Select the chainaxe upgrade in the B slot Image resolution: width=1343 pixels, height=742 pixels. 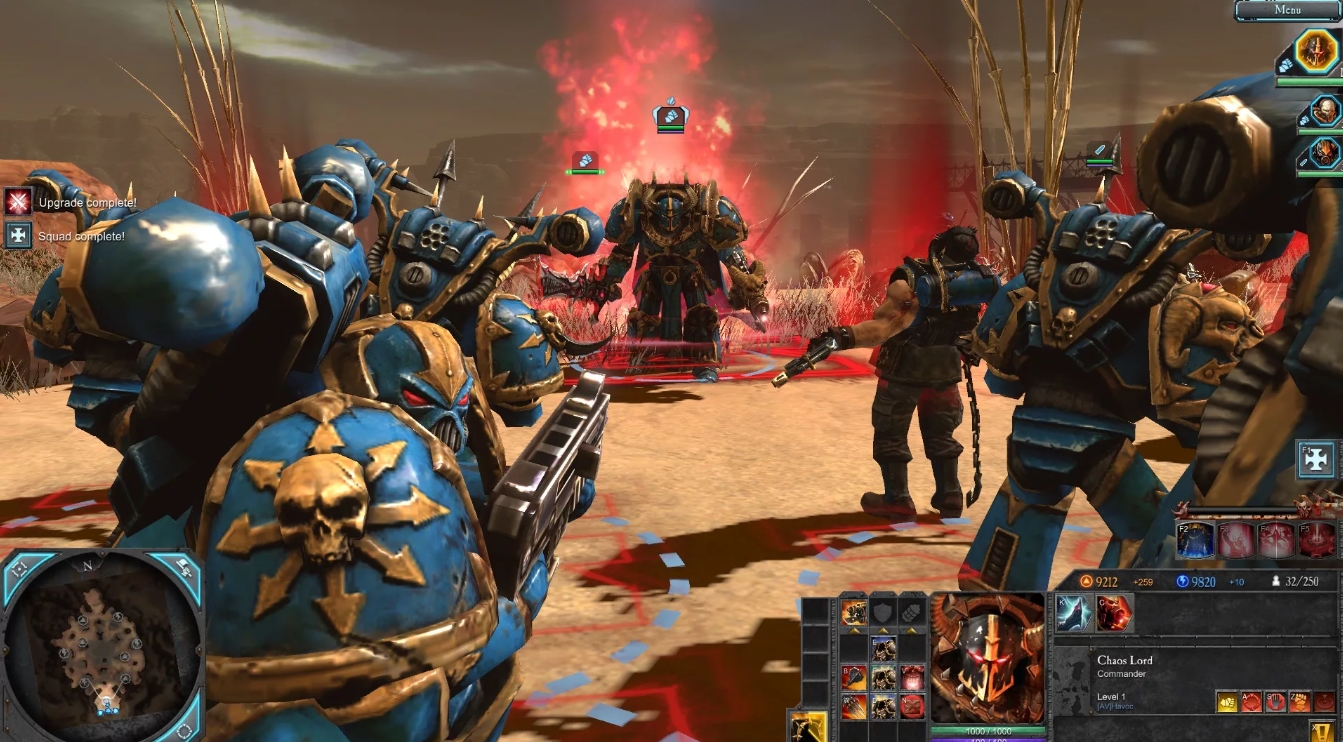coord(855,677)
